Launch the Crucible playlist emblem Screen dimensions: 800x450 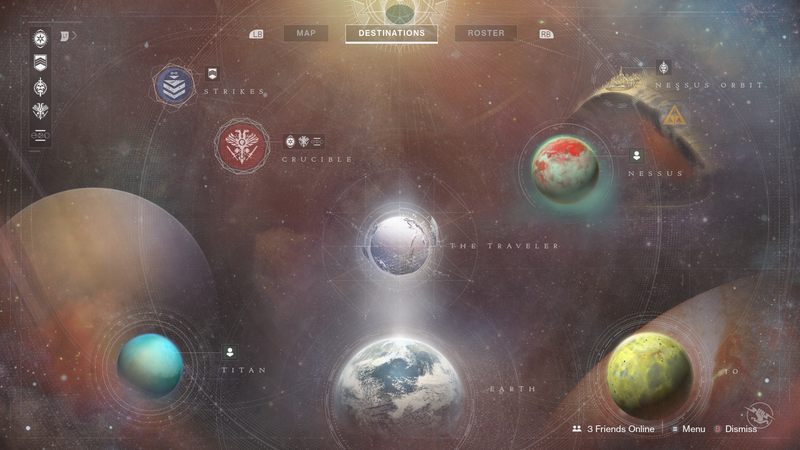click(243, 146)
